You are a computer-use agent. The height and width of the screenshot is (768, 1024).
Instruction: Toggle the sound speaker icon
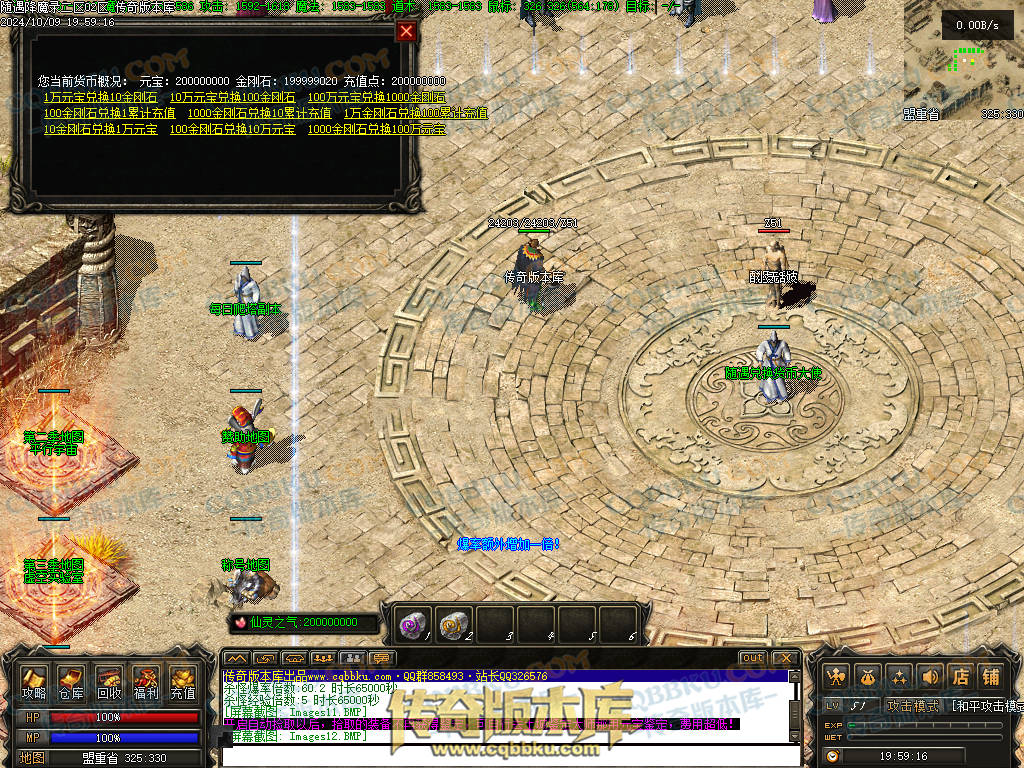tap(930, 677)
